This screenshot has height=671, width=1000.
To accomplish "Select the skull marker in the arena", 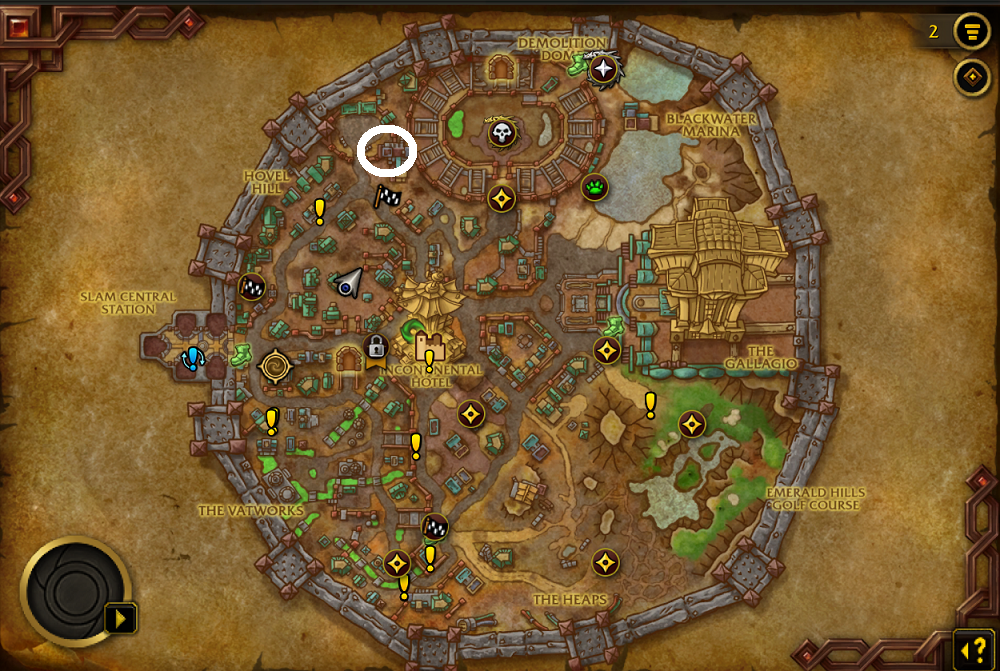I will coord(502,132).
